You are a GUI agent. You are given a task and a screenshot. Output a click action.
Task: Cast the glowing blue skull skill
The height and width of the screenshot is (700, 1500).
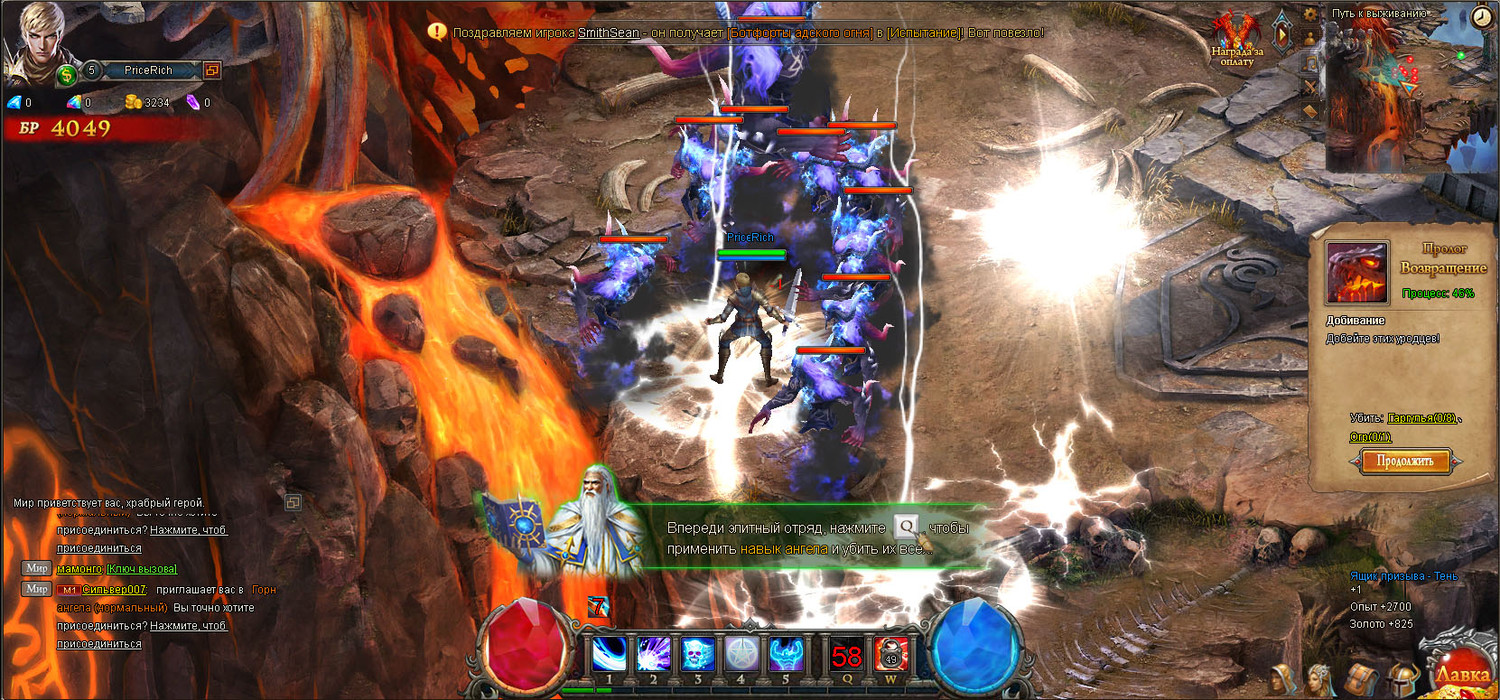coord(697,654)
